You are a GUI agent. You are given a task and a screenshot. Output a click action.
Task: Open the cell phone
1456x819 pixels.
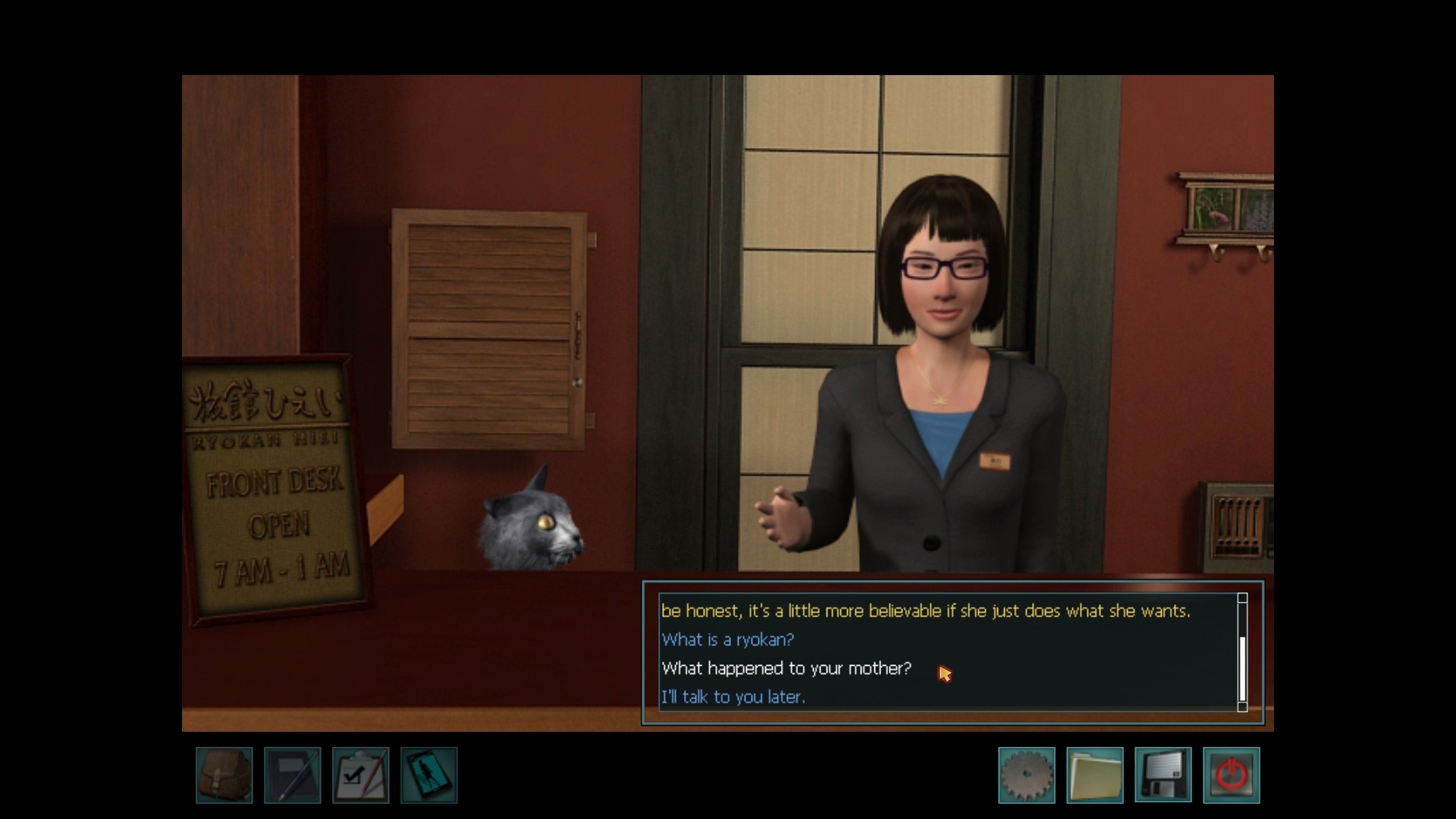429,775
